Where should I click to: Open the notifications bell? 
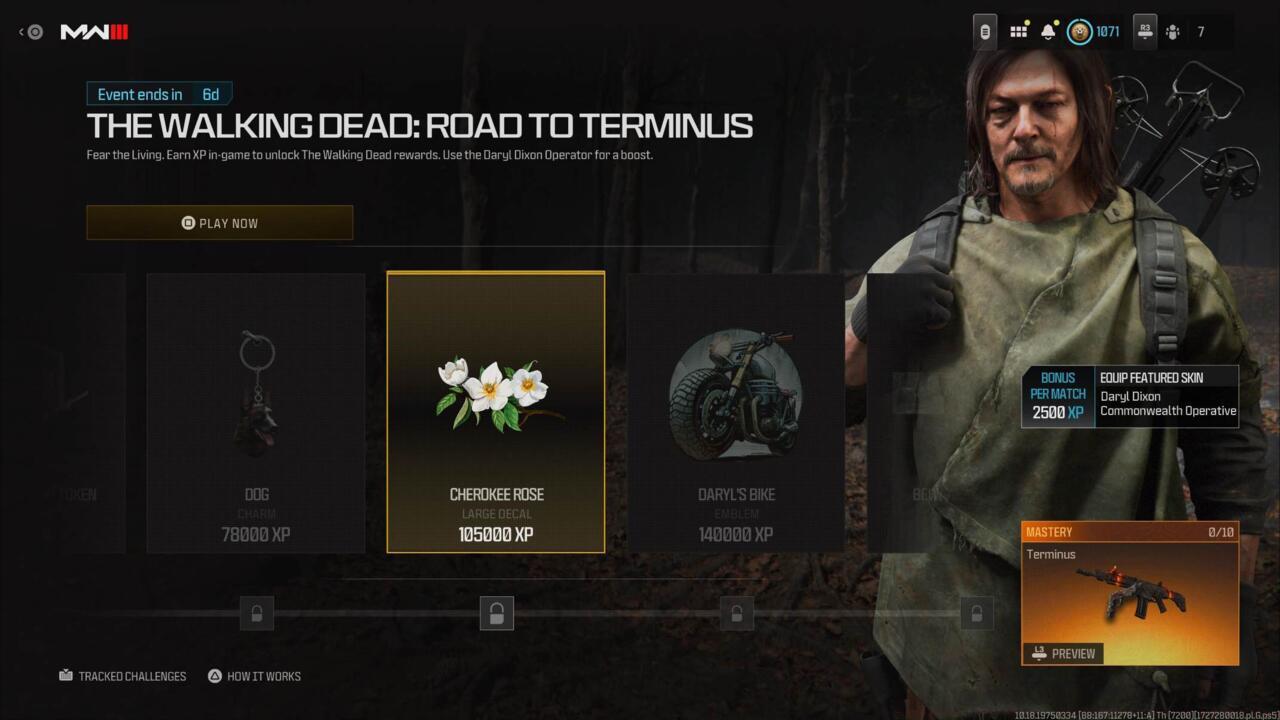tap(1048, 32)
